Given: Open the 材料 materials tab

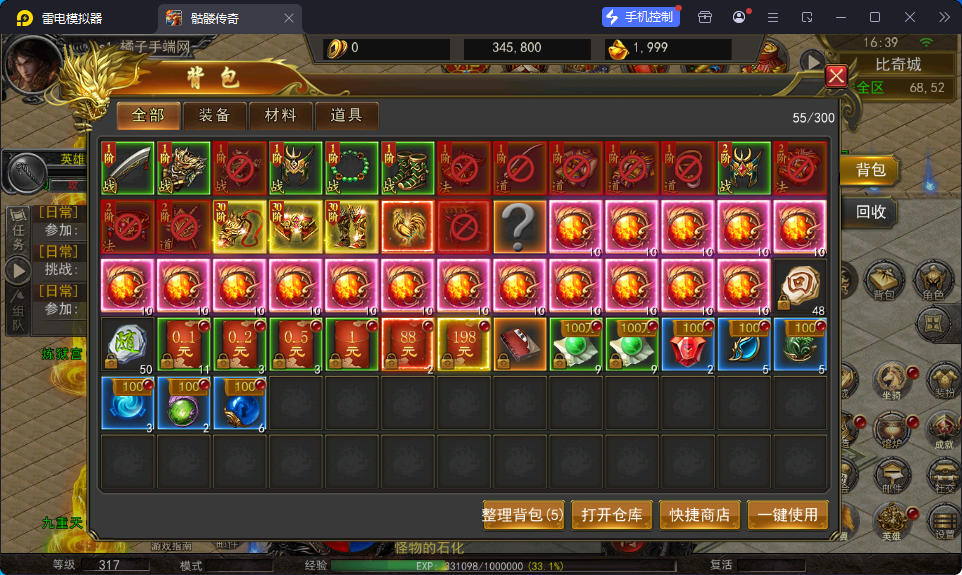Looking at the screenshot, I should tap(281, 115).
